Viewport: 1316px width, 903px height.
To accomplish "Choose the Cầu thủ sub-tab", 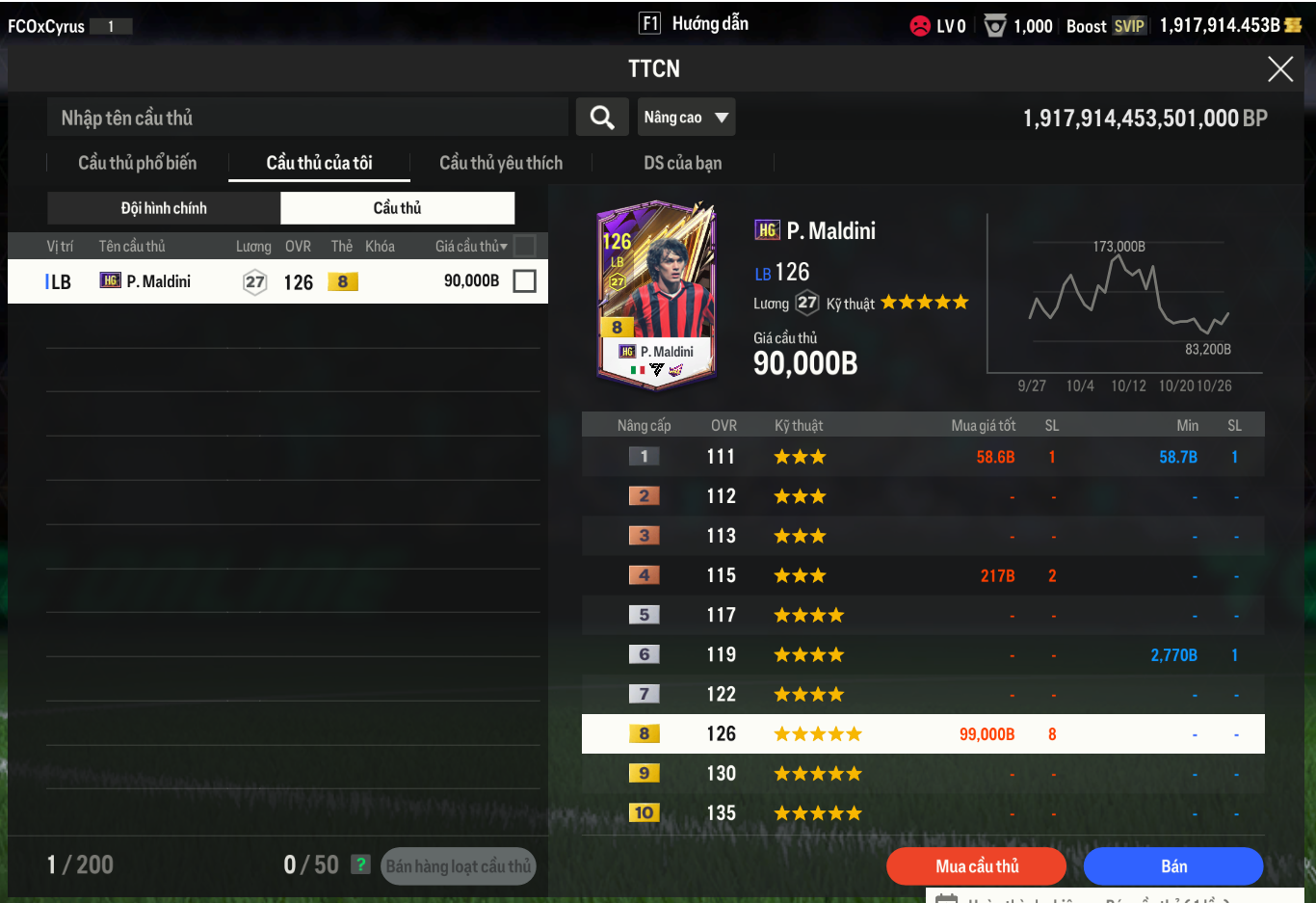I will click(397, 208).
